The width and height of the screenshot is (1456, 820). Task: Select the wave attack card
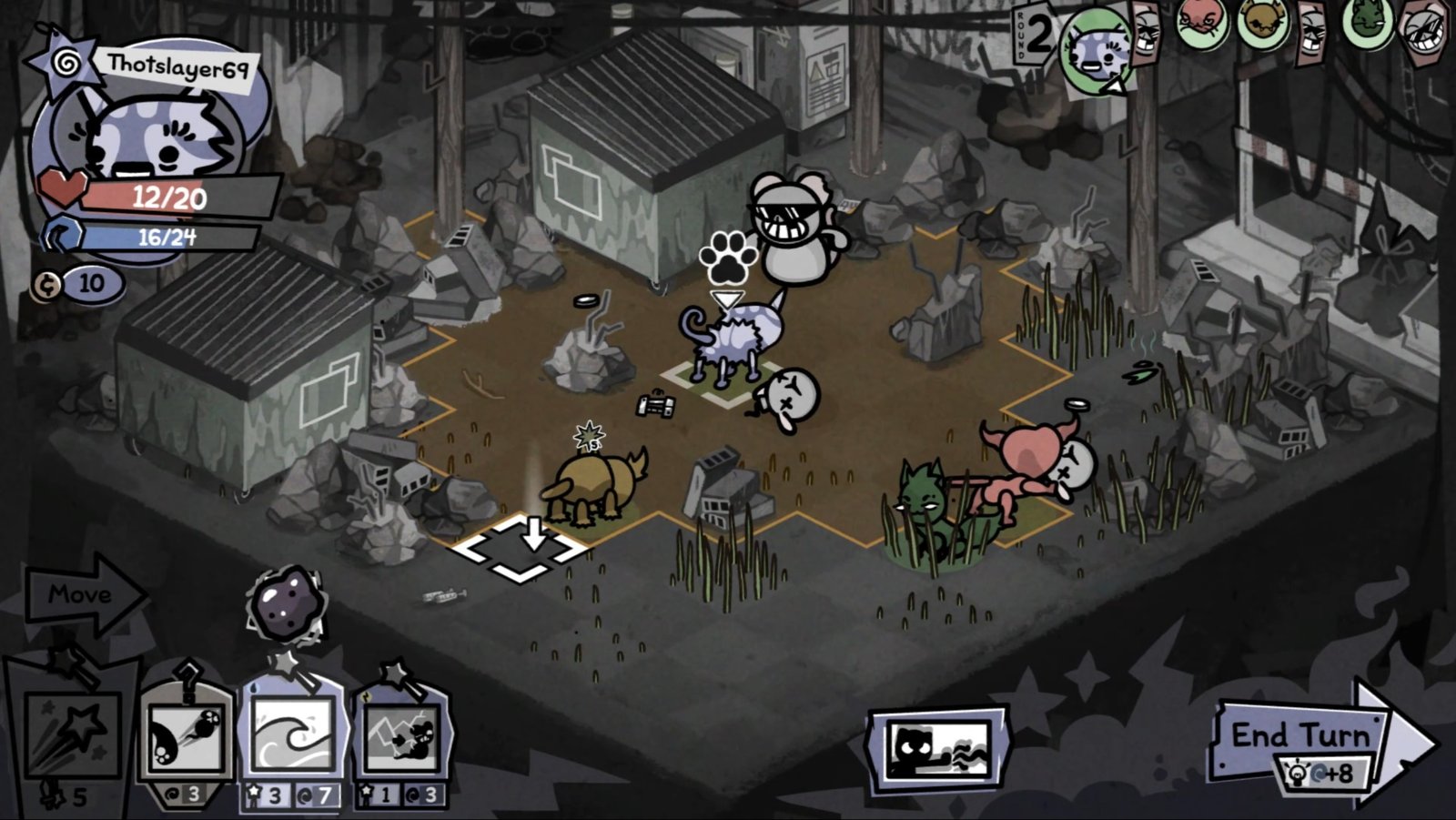coord(291,733)
